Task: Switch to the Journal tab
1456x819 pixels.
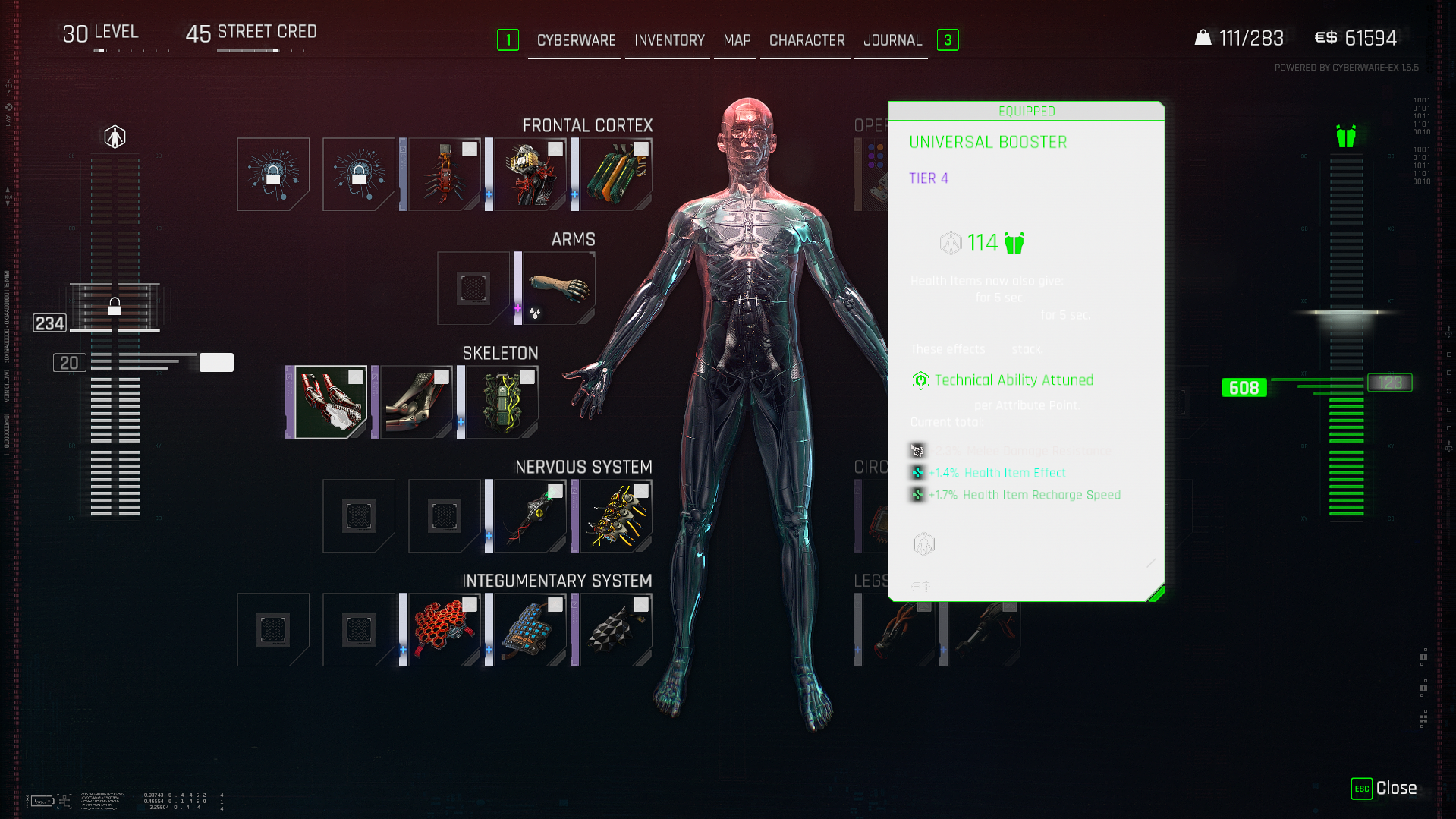Action: [892, 40]
